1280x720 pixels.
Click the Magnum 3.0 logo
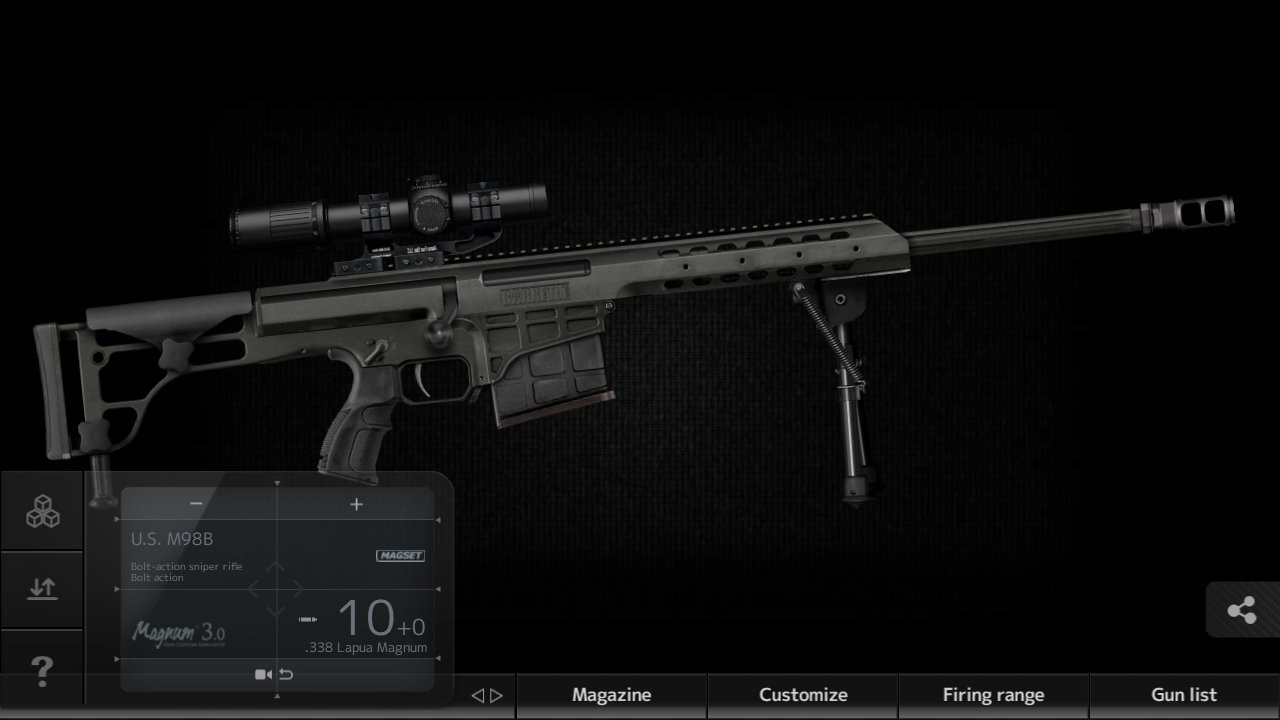(x=179, y=633)
